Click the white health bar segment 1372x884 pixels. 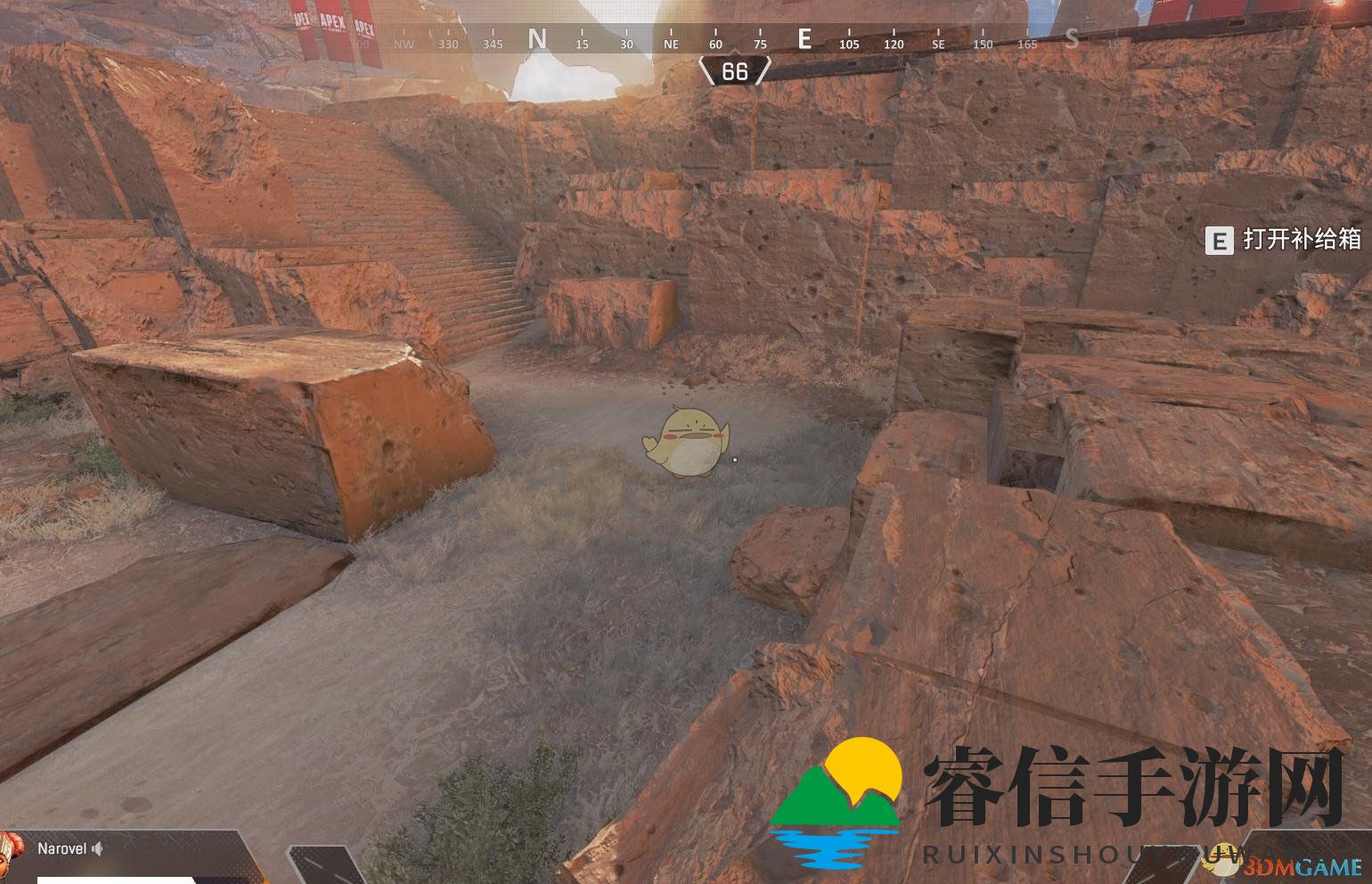[116, 880]
